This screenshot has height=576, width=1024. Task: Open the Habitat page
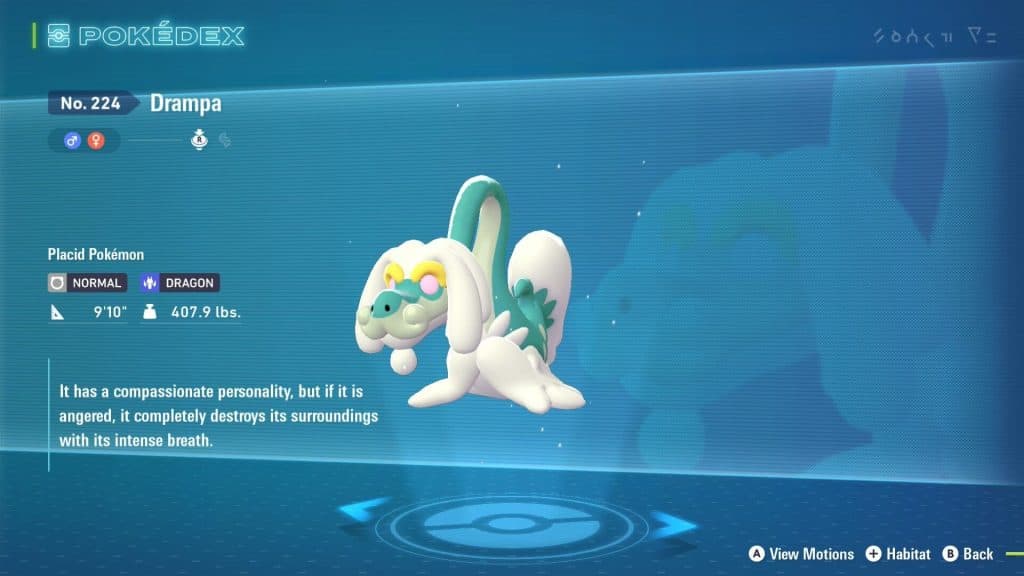[x=898, y=553]
